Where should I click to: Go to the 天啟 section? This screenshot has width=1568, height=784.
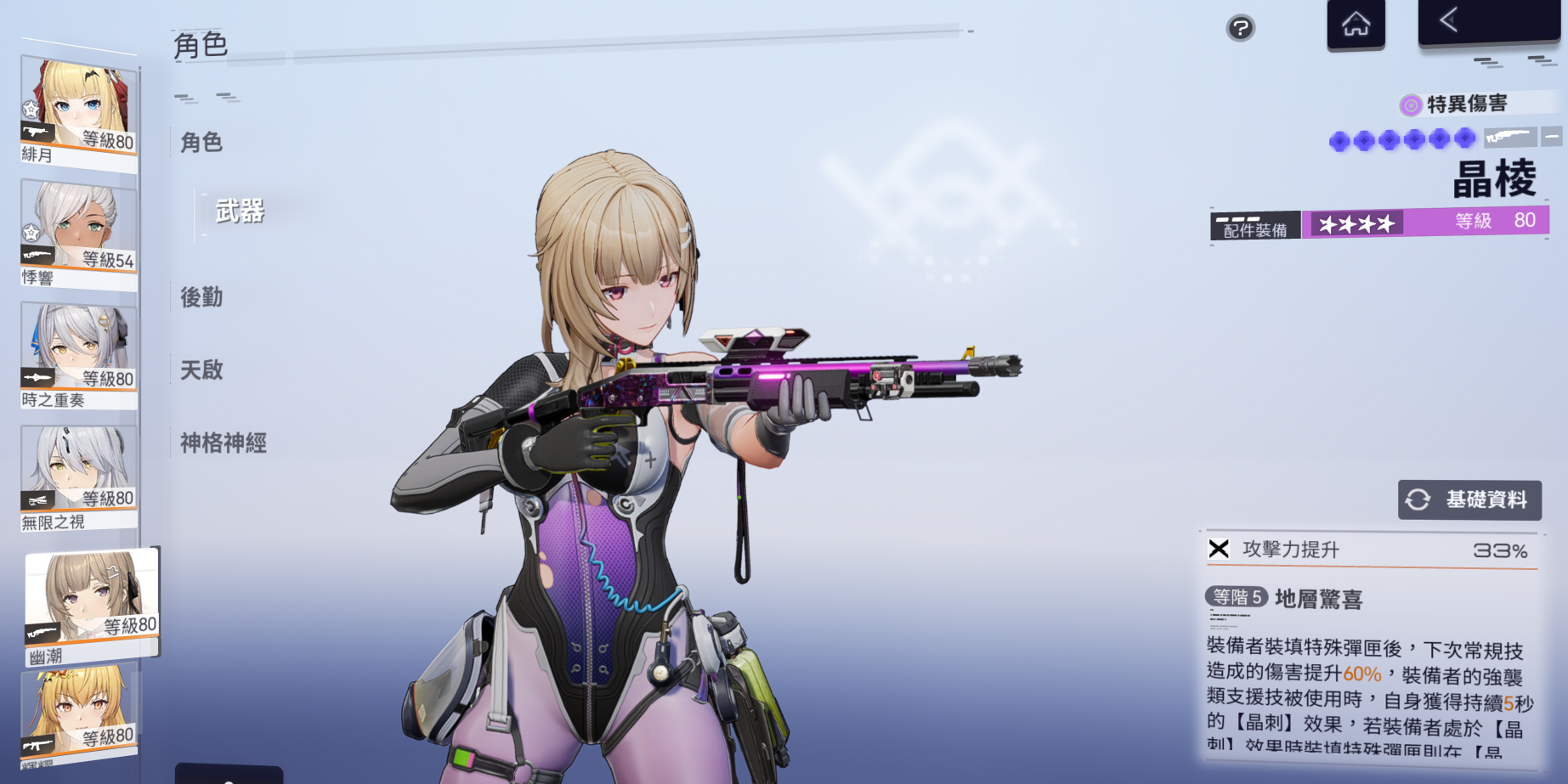tap(201, 370)
